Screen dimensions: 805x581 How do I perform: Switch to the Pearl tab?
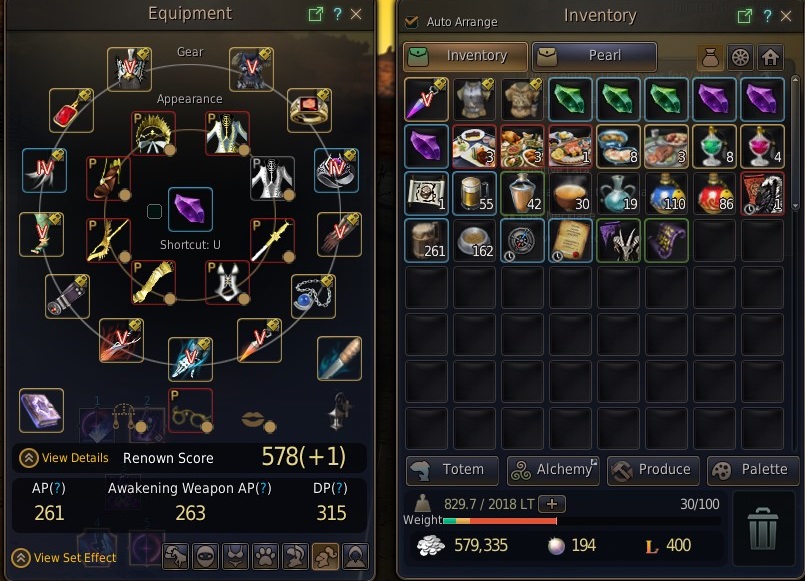(x=594, y=56)
